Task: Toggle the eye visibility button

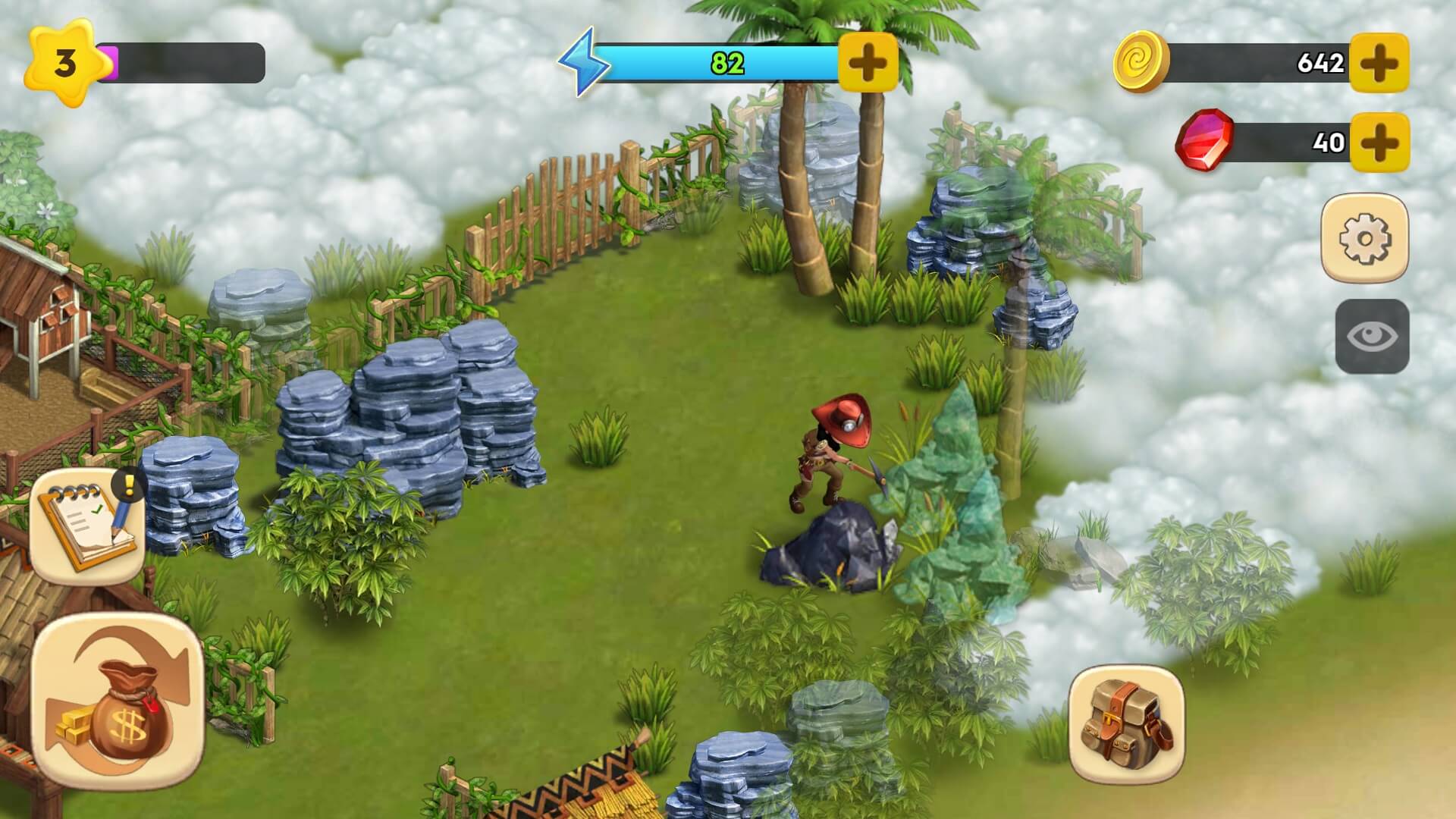Action: pos(1372,336)
